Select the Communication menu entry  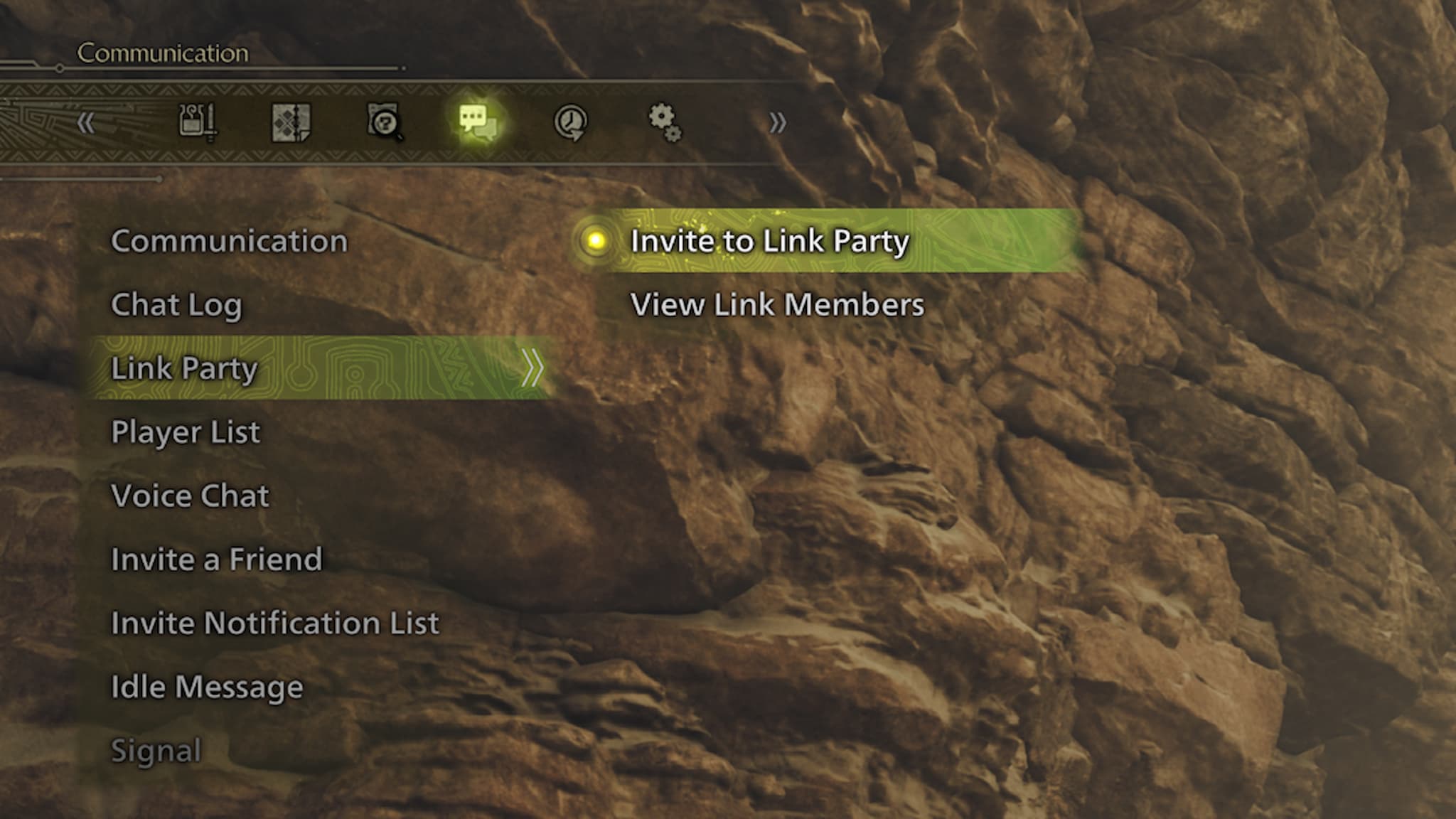229,242
